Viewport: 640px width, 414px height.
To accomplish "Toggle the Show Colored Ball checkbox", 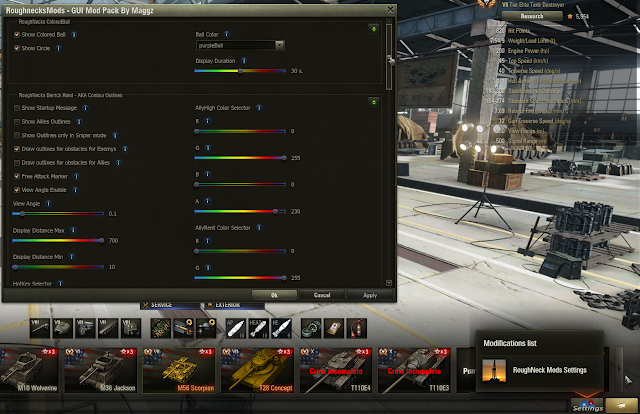I will coord(17,34).
